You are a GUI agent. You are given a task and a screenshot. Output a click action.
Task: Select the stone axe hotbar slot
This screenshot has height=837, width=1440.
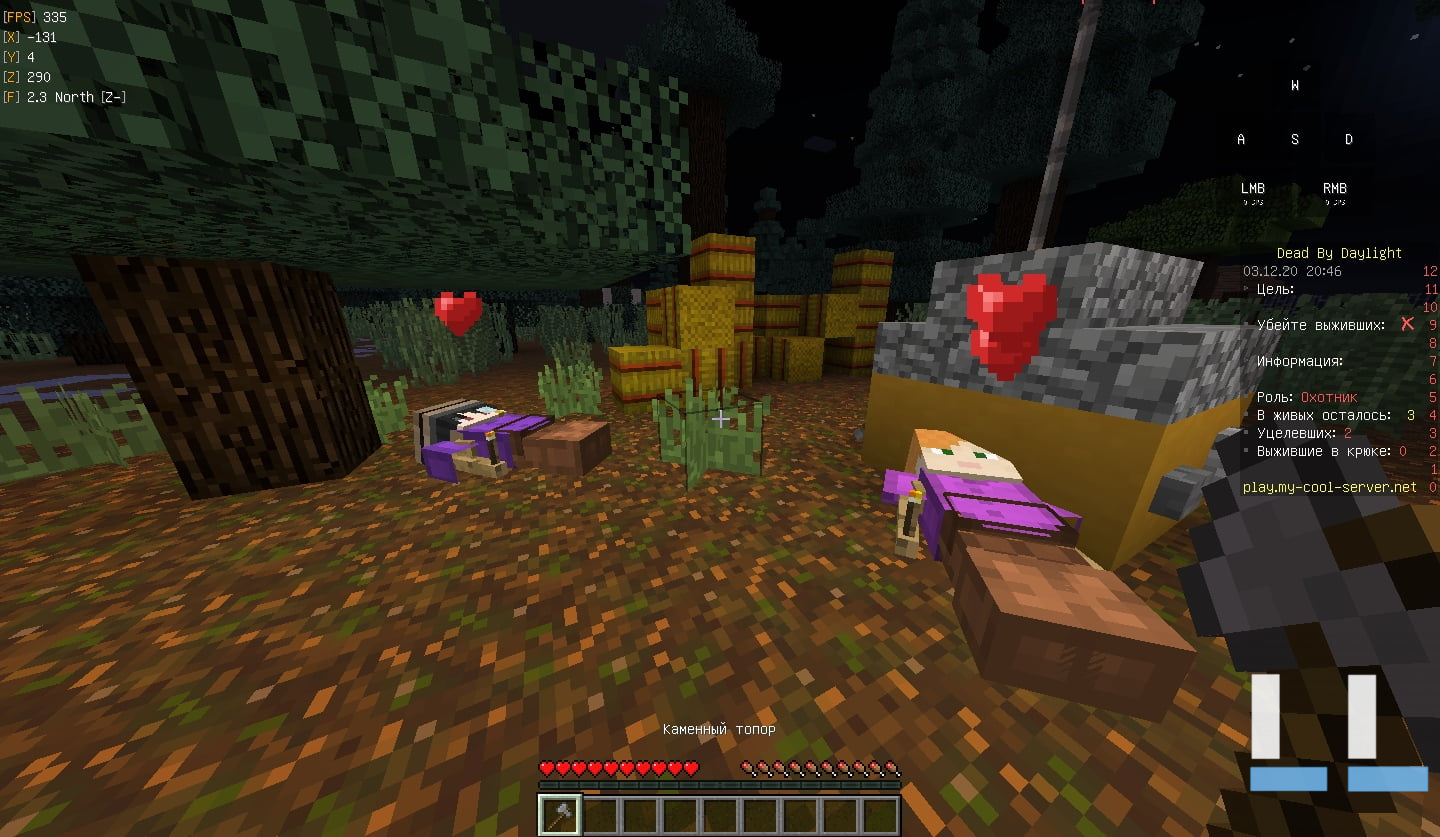point(558,815)
